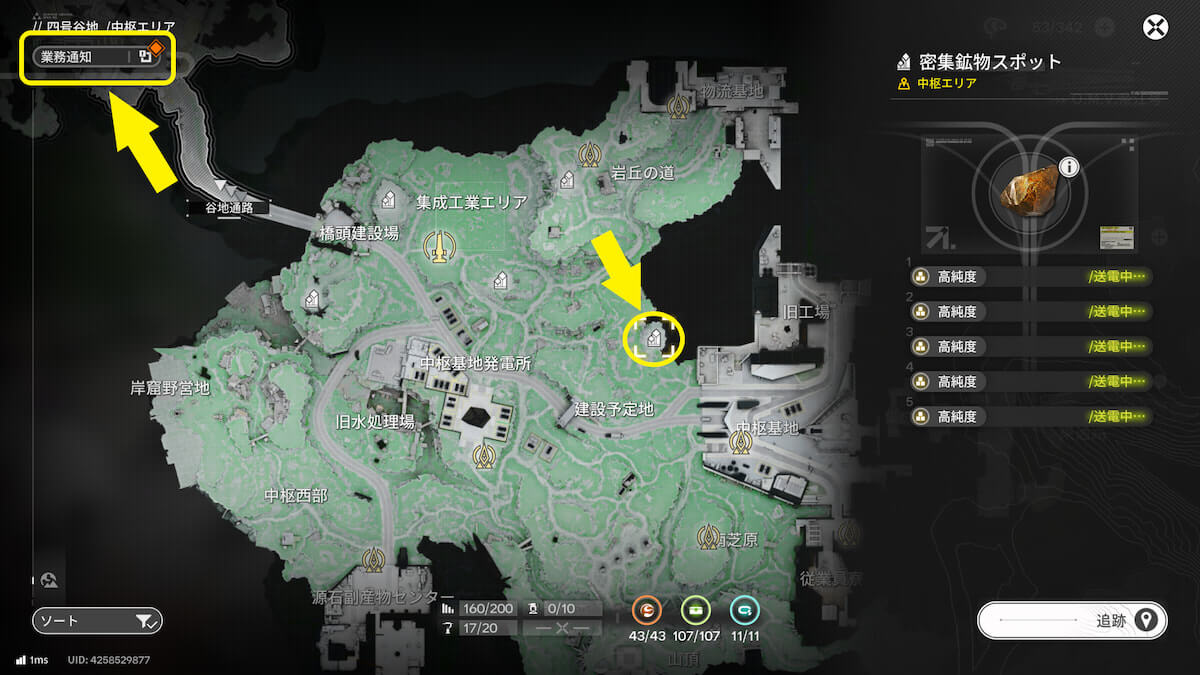The width and height of the screenshot is (1200, 675).
Task: Open the ソート sort filter
Action: 97,621
